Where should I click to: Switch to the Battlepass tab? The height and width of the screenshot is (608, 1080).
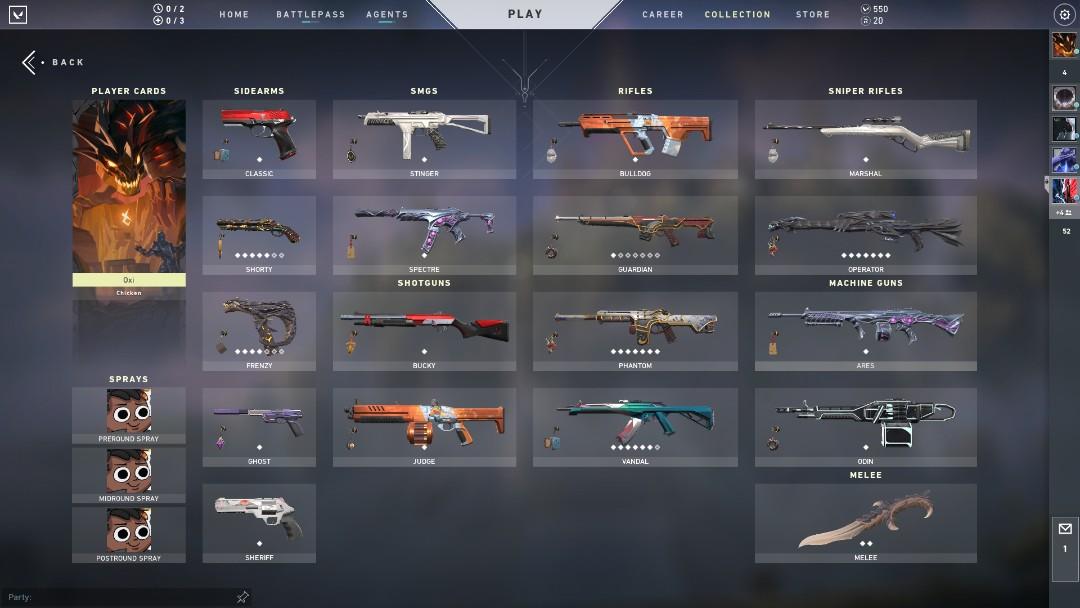click(x=310, y=14)
